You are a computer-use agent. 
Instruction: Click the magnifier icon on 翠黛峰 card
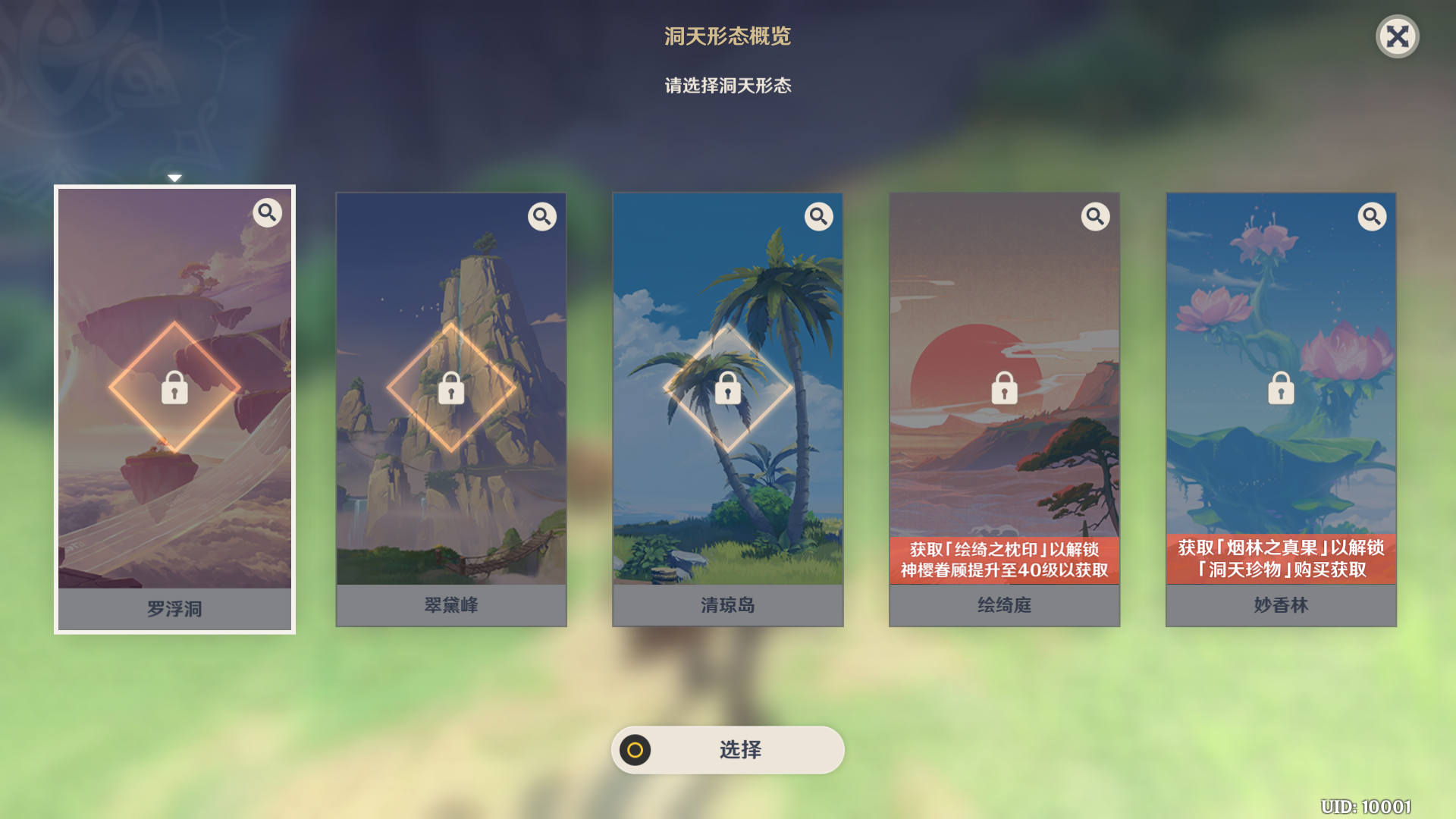click(542, 216)
